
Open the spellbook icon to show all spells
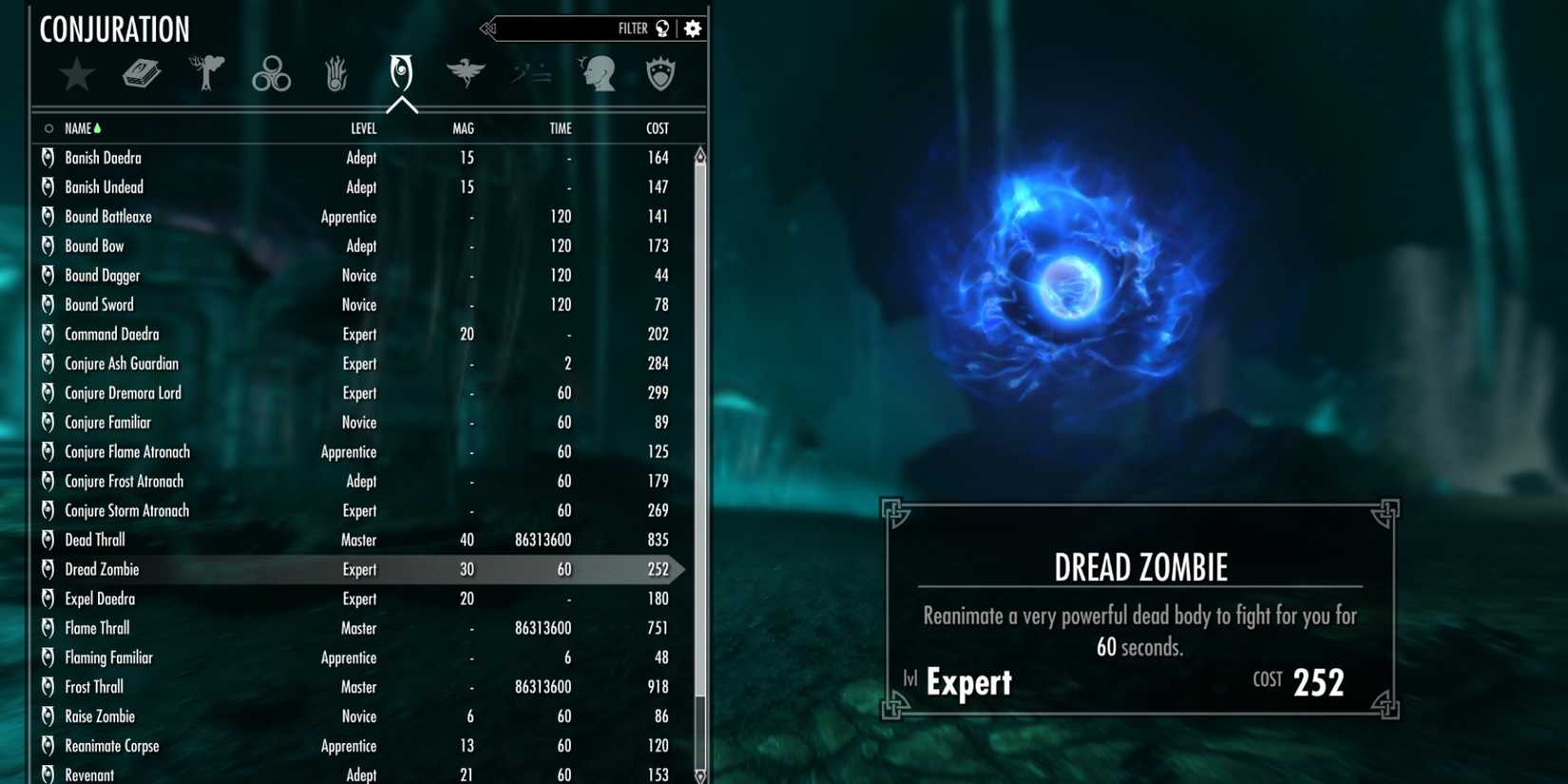tap(143, 74)
